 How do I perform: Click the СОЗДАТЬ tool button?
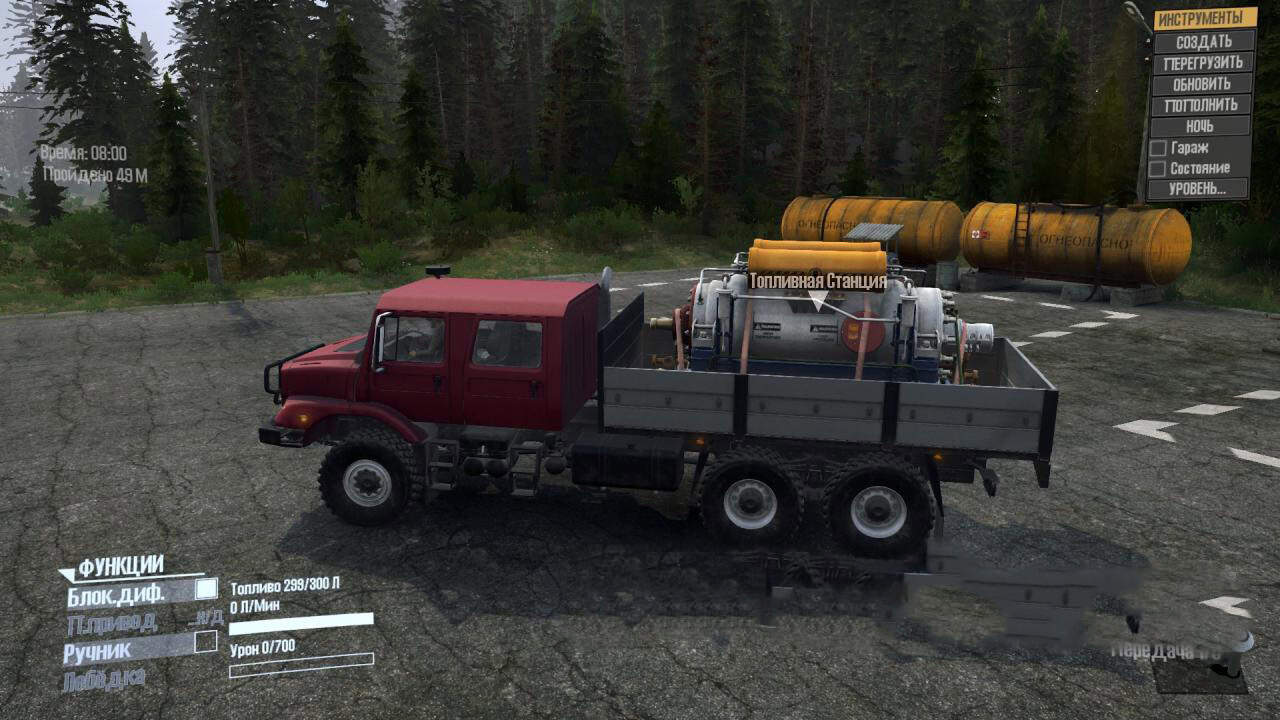click(1203, 41)
